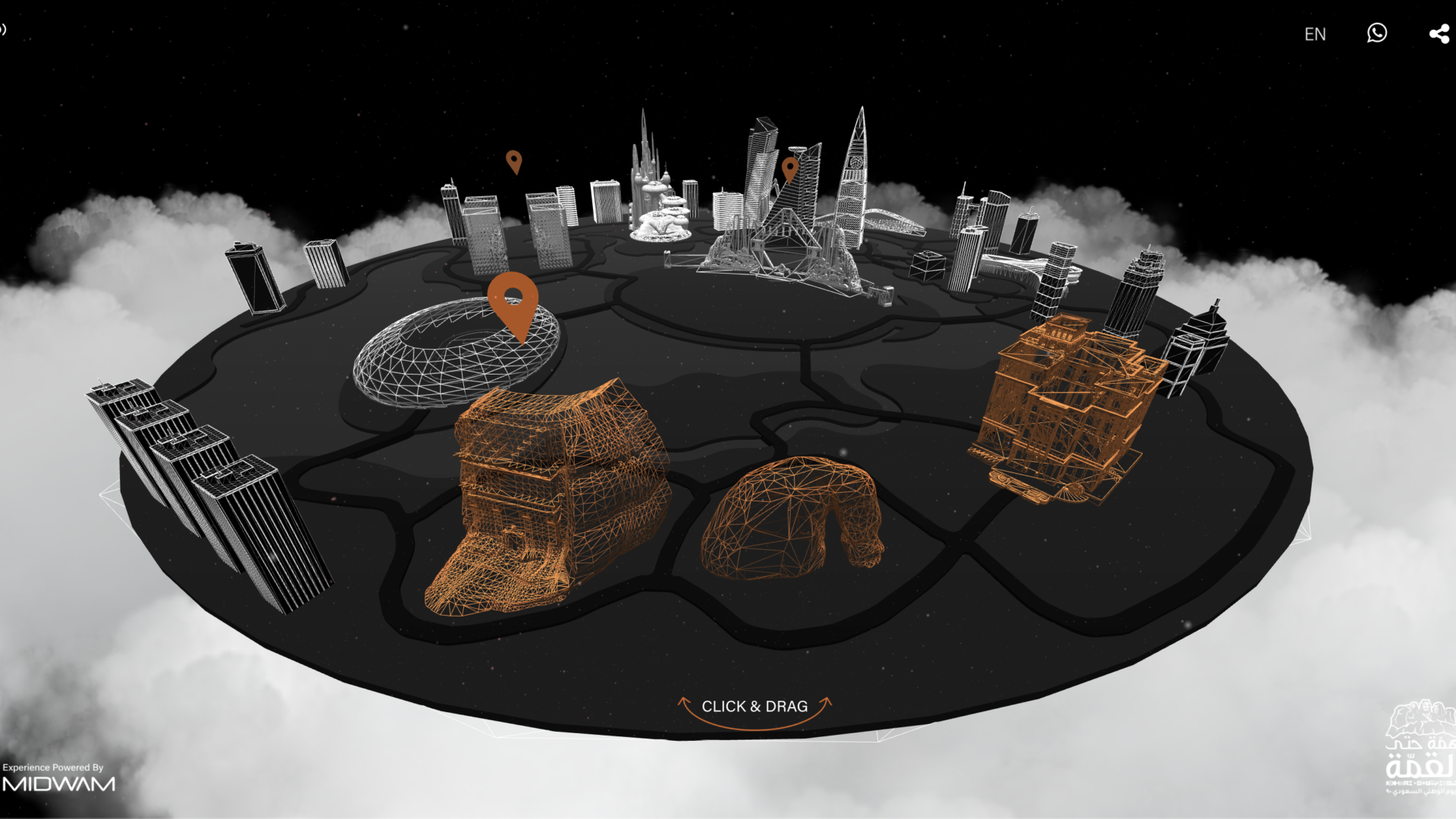Image resolution: width=1456 pixels, height=819 pixels.
Task: Select the pin beside the tall skyscrapers
Action: tap(790, 168)
